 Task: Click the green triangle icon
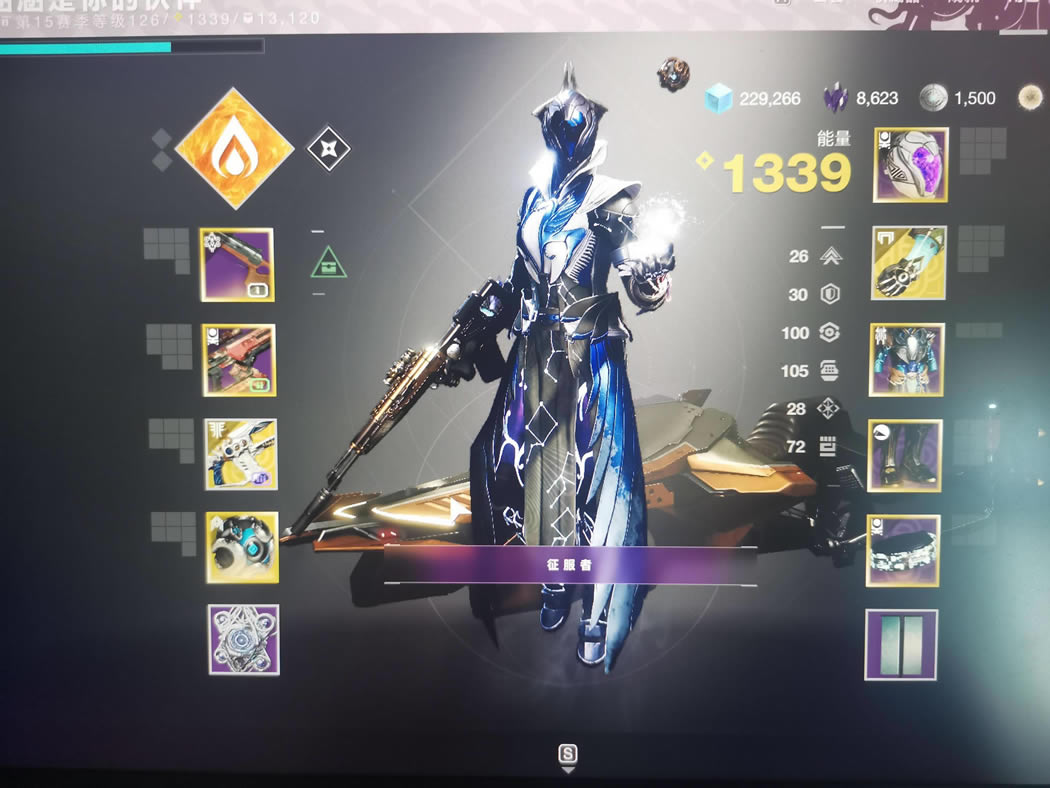point(329,264)
